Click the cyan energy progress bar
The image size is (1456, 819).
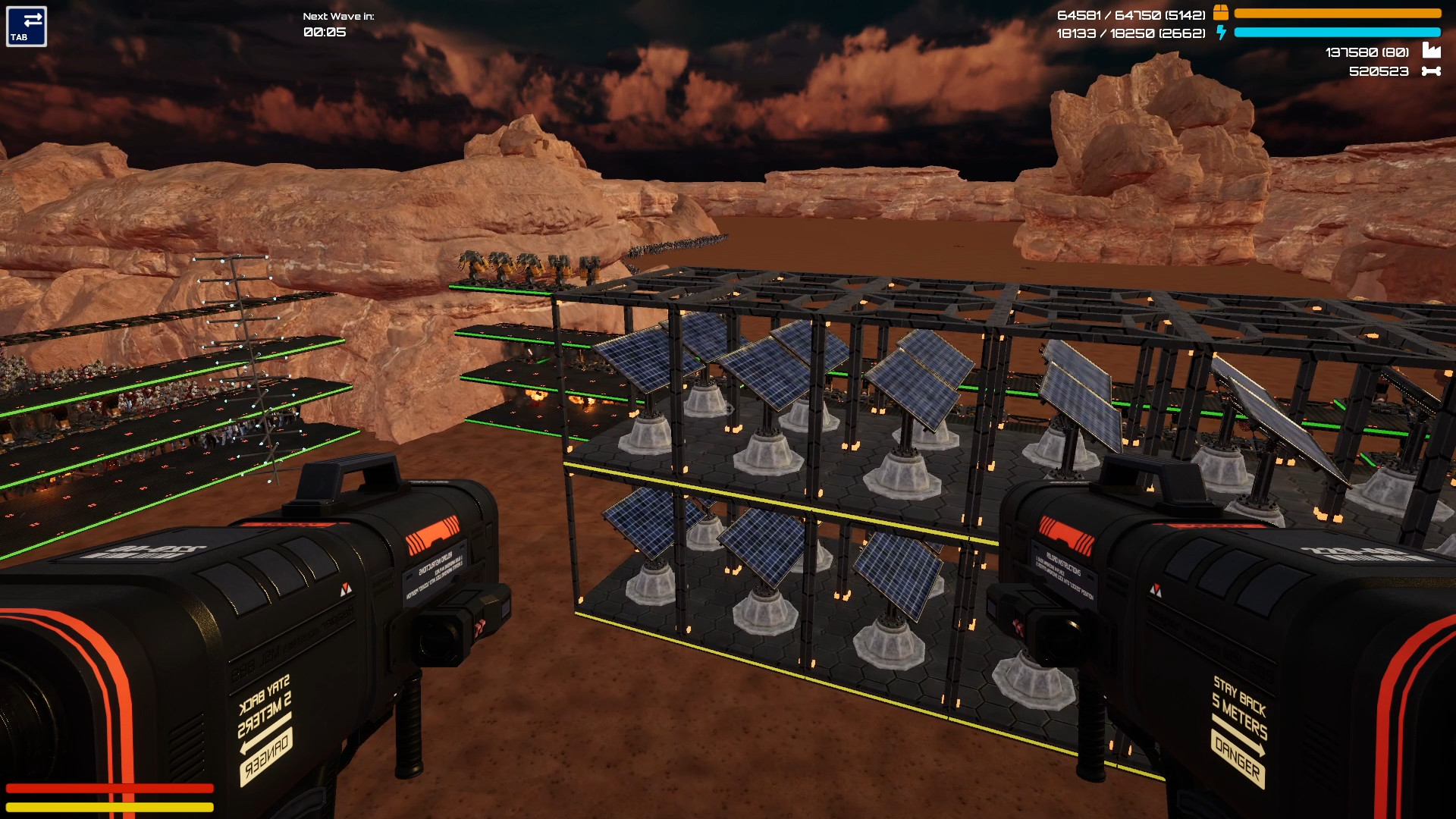pos(1338,33)
